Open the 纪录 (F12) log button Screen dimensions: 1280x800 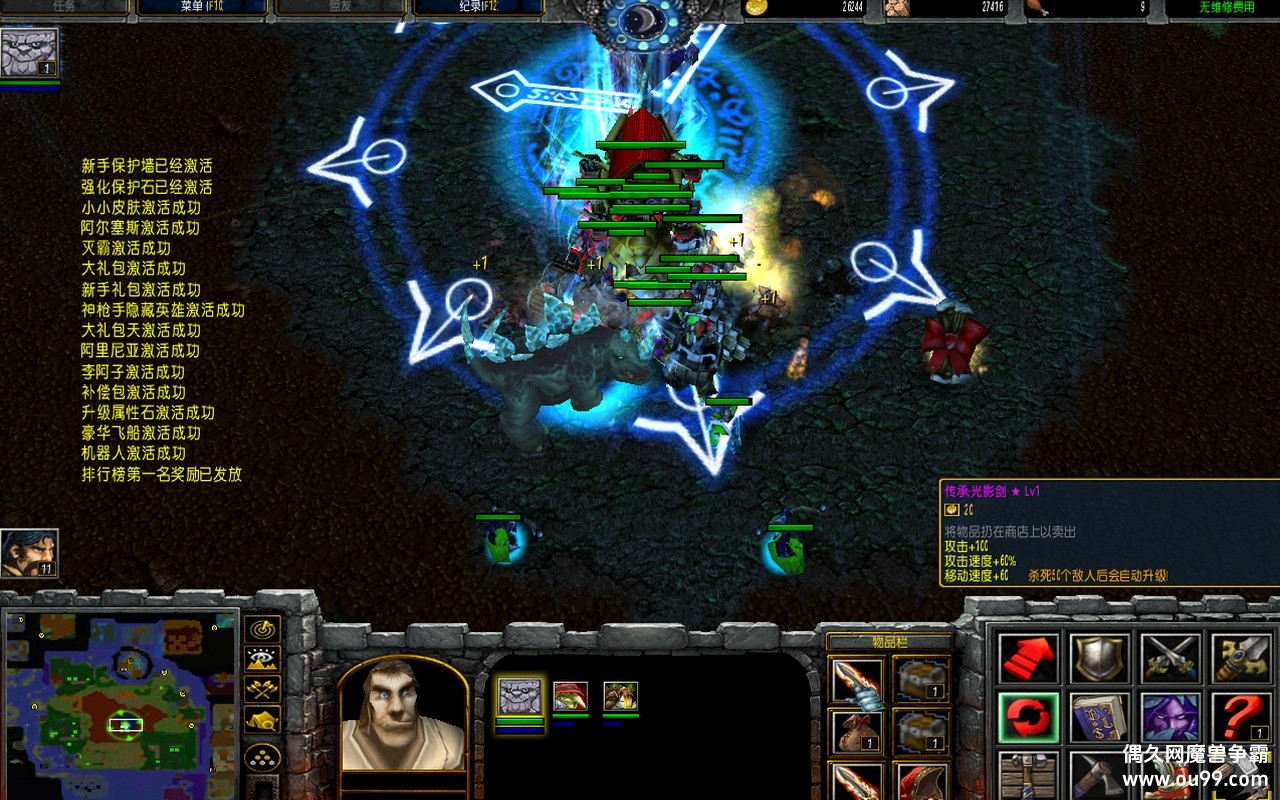coord(478,7)
